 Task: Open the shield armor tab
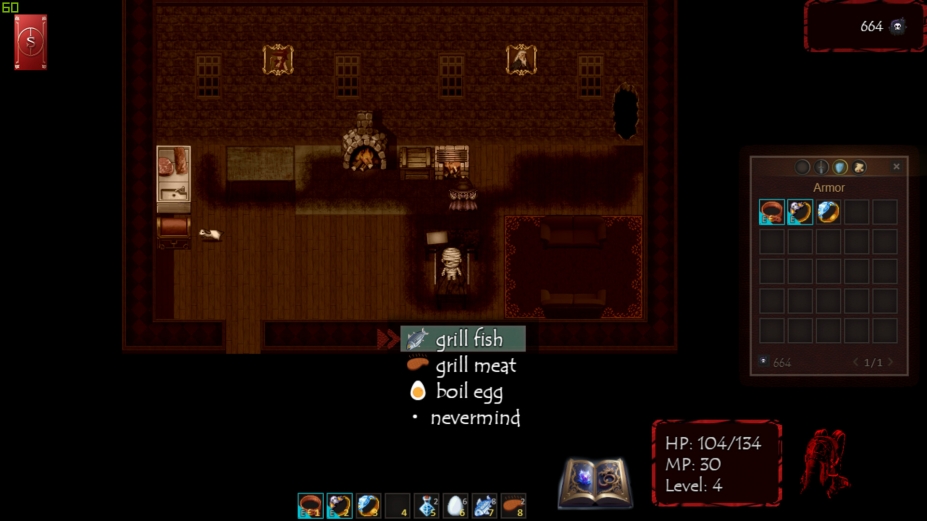coord(840,168)
